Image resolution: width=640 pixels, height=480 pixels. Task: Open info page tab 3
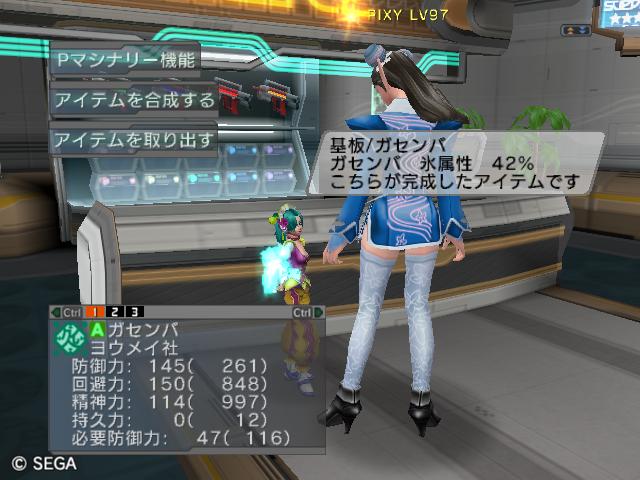[135, 312]
